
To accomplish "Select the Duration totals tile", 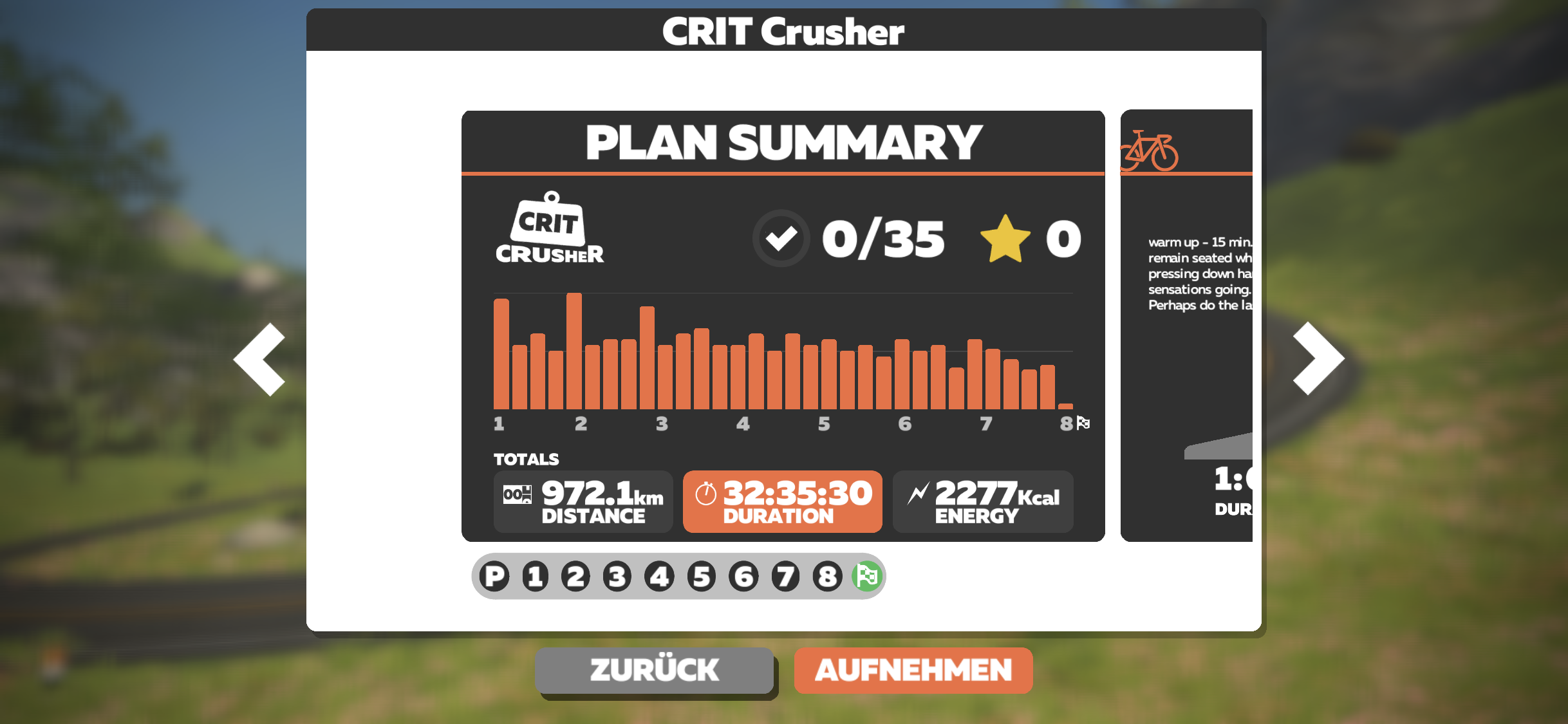I will point(782,501).
